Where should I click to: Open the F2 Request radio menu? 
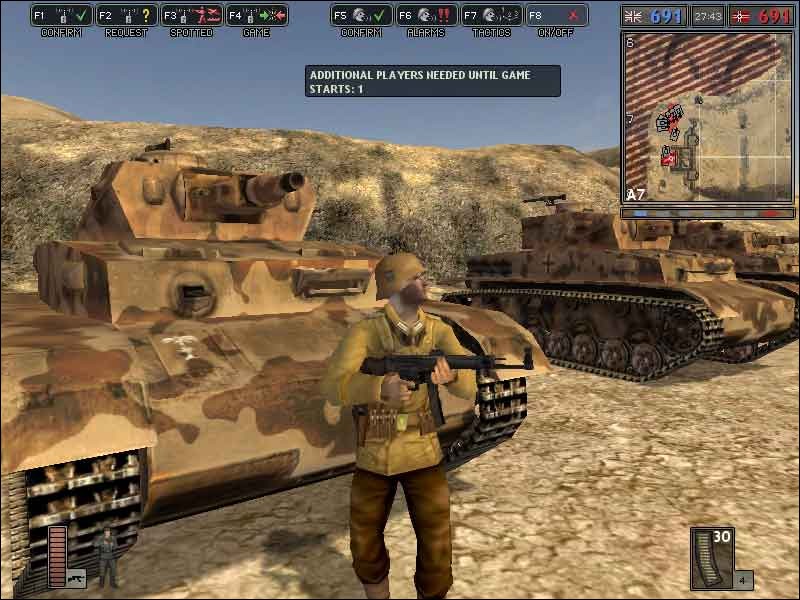coord(127,16)
